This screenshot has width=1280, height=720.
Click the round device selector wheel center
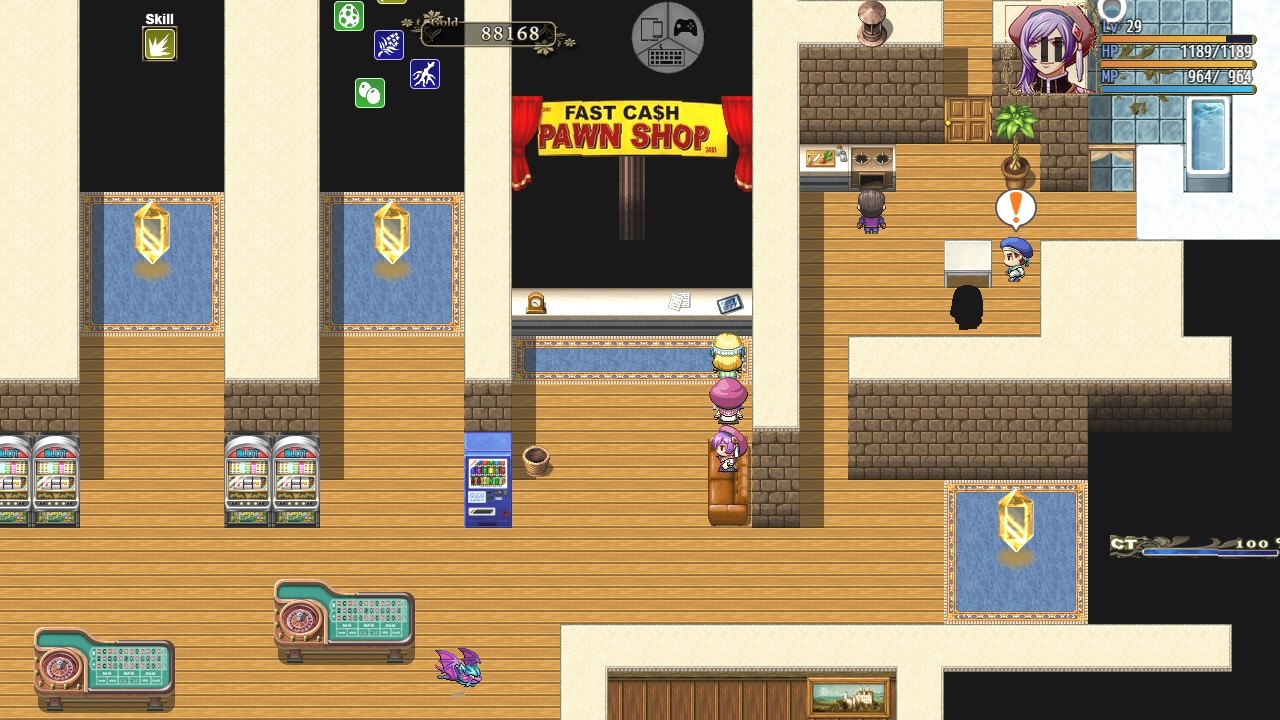tap(667, 37)
